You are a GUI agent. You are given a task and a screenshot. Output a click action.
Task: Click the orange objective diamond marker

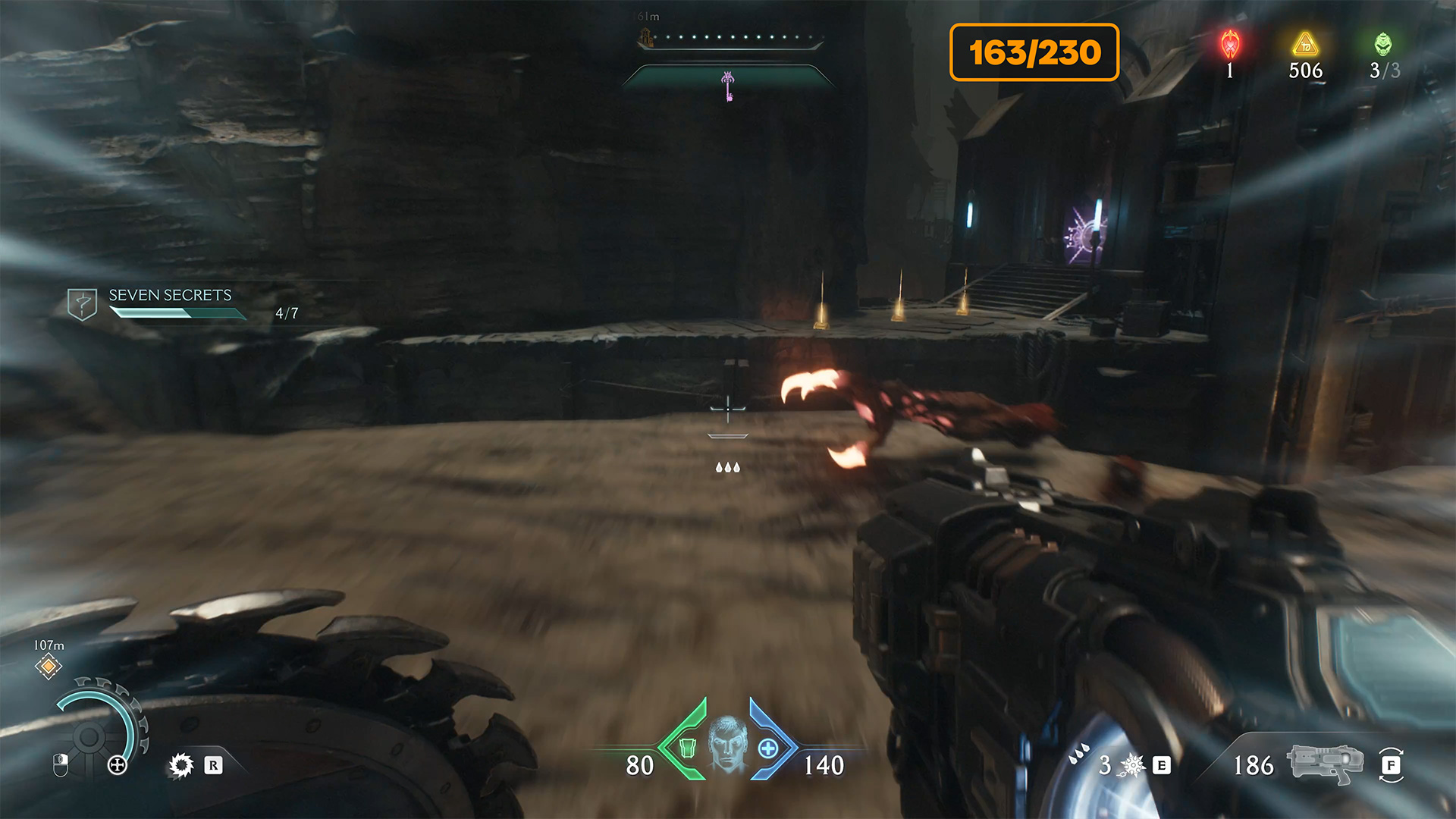[49, 667]
